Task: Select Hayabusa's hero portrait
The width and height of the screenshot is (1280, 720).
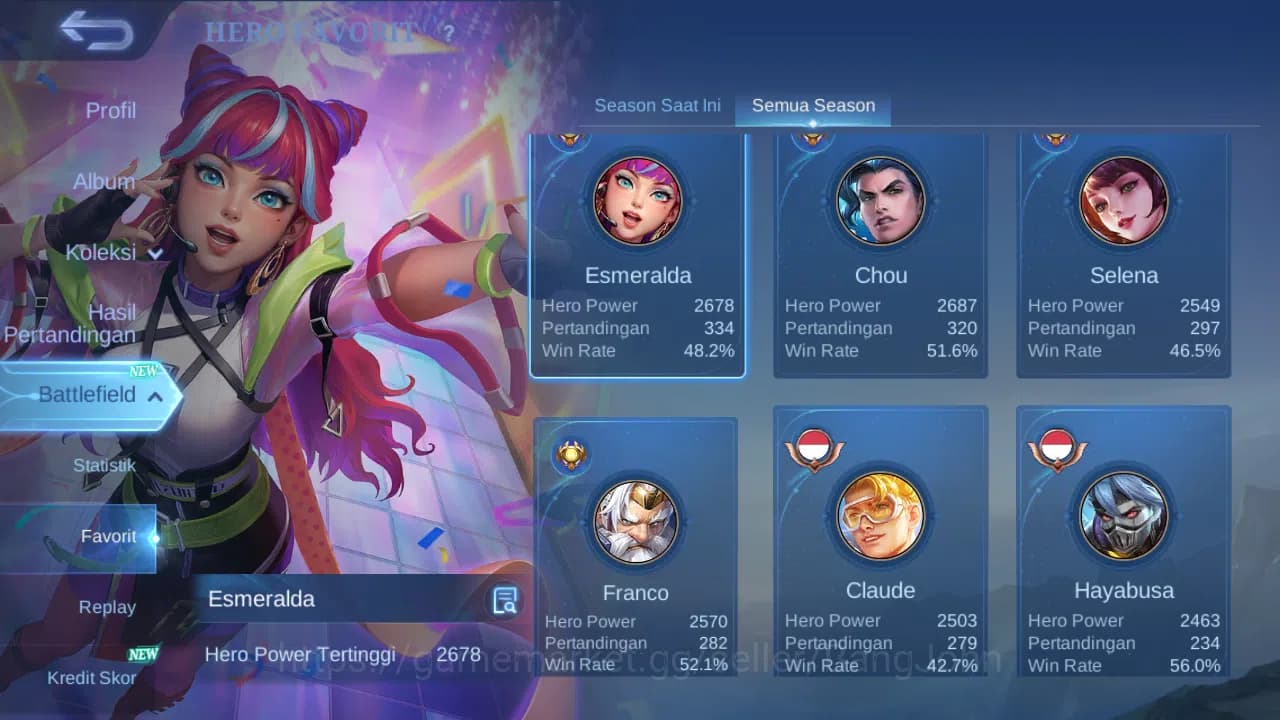Action: [x=1124, y=515]
